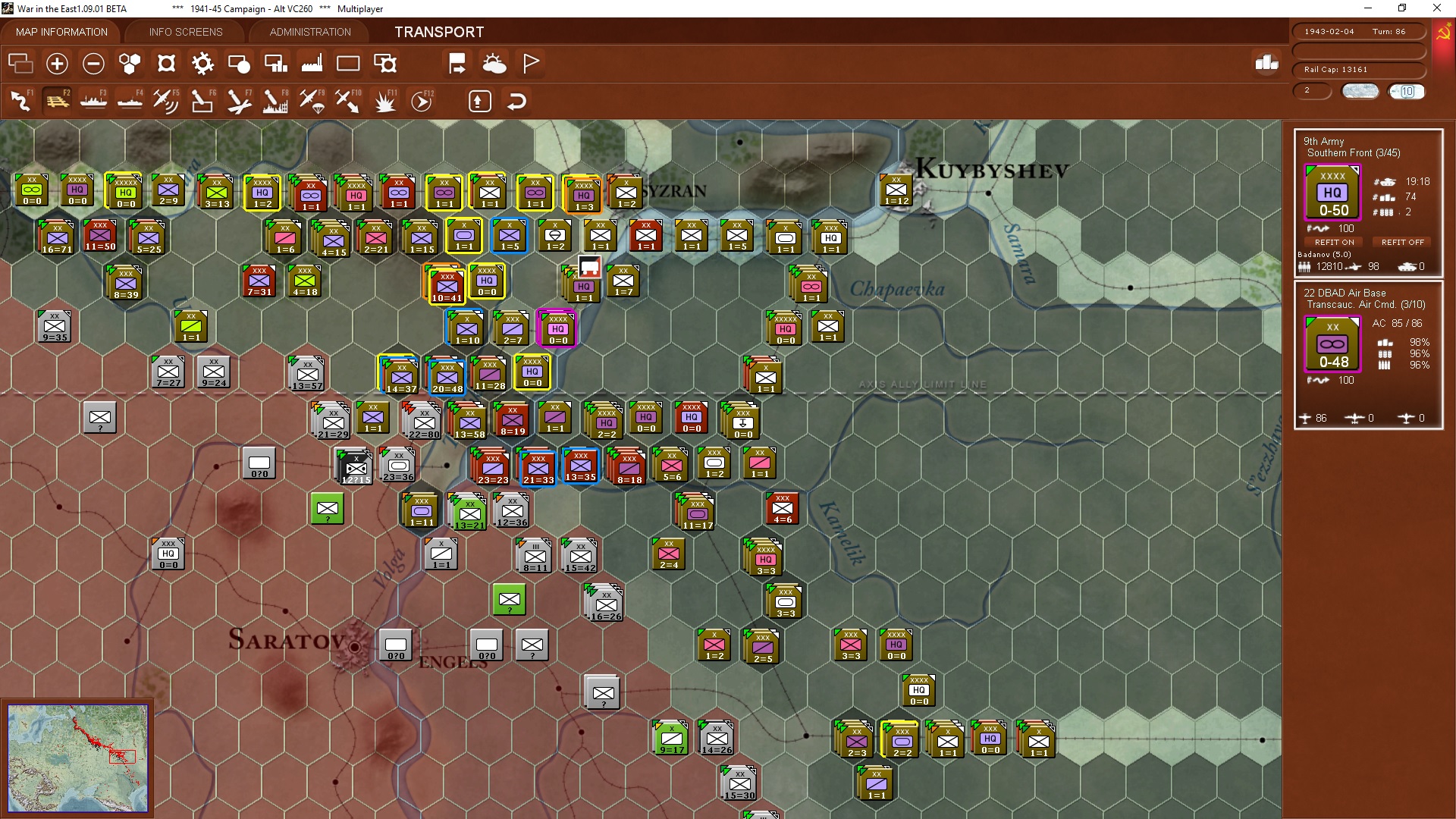This screenshot has height=819, width=1456.
Task: Select the F3 naval transport mode icon
Action: click(93, 100)
